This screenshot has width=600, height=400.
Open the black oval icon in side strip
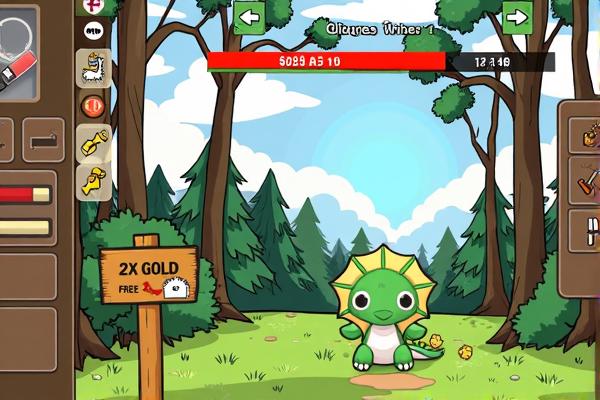94,31
